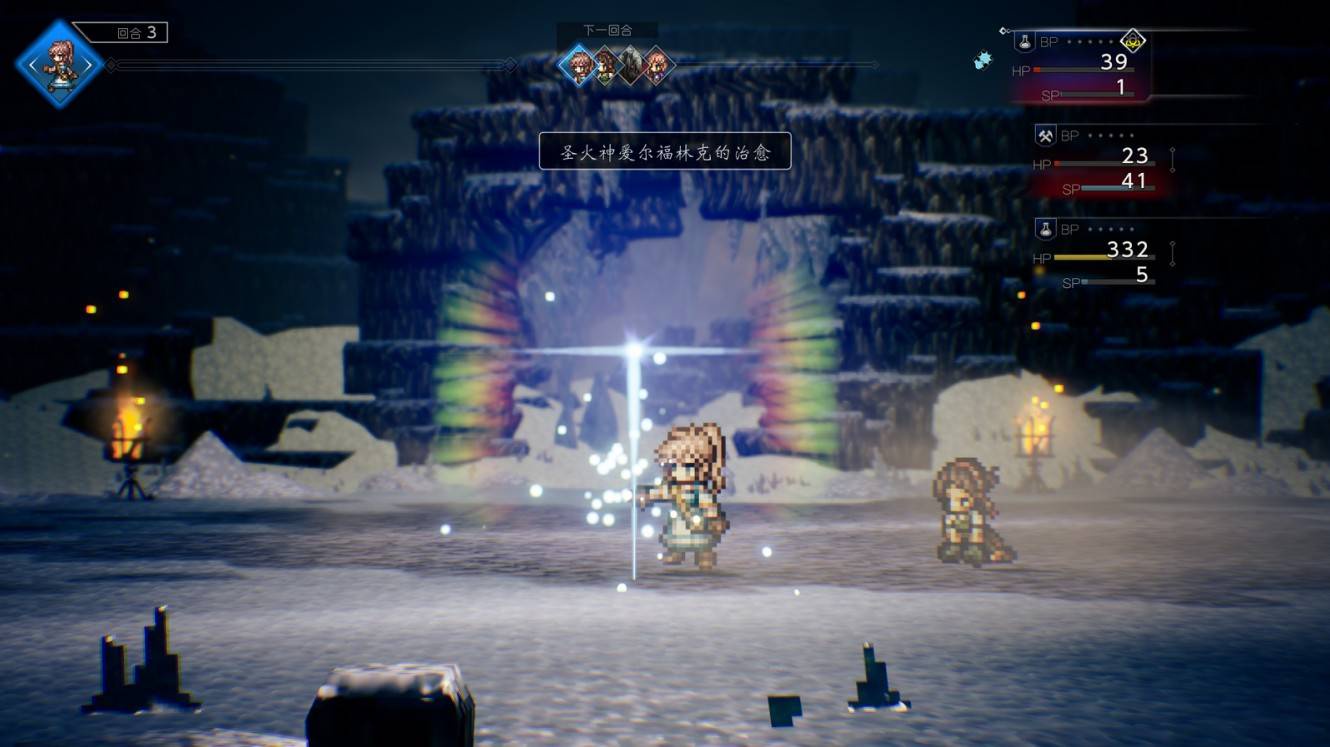This screenshot has height=747, width=1330.
Task: Click the light-blue buff icon beside the party list
Action: click(x=984, y=60)
